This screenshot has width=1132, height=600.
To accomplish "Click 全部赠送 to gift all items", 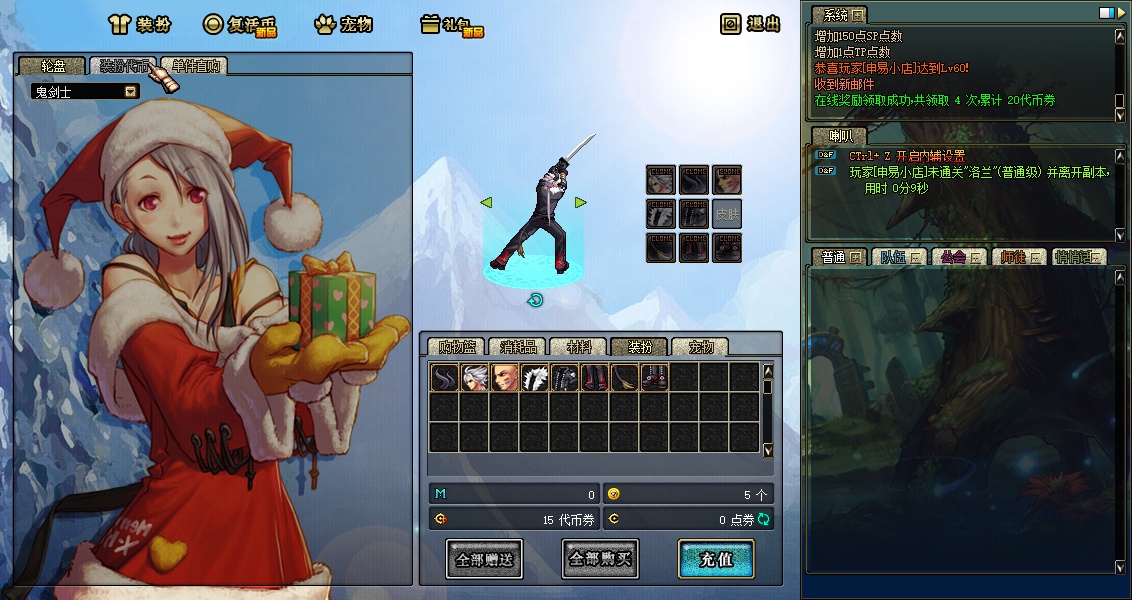I will 484,559.
